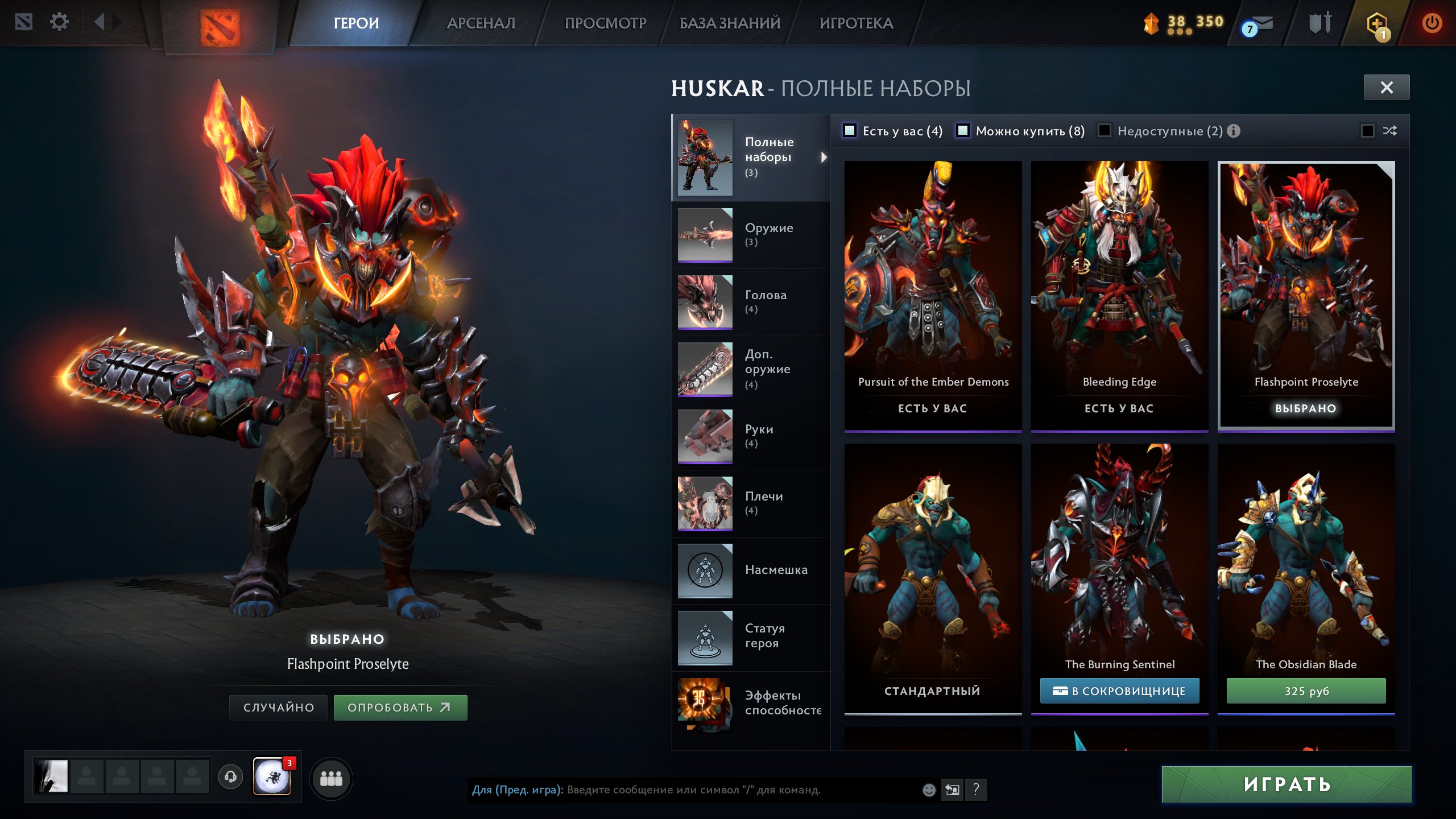Buy The Obsidian Blade for 325 руб

(1306, 691)
